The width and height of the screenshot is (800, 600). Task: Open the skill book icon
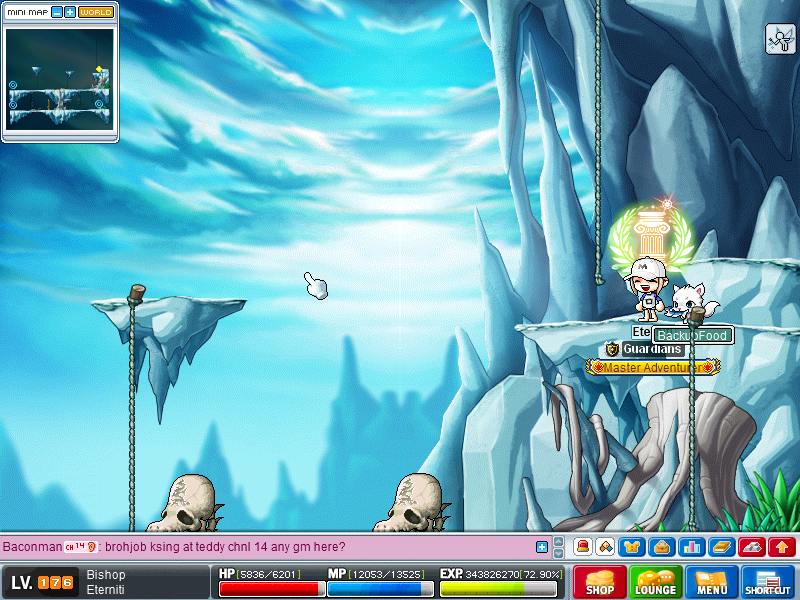click(x=721, y=547)
